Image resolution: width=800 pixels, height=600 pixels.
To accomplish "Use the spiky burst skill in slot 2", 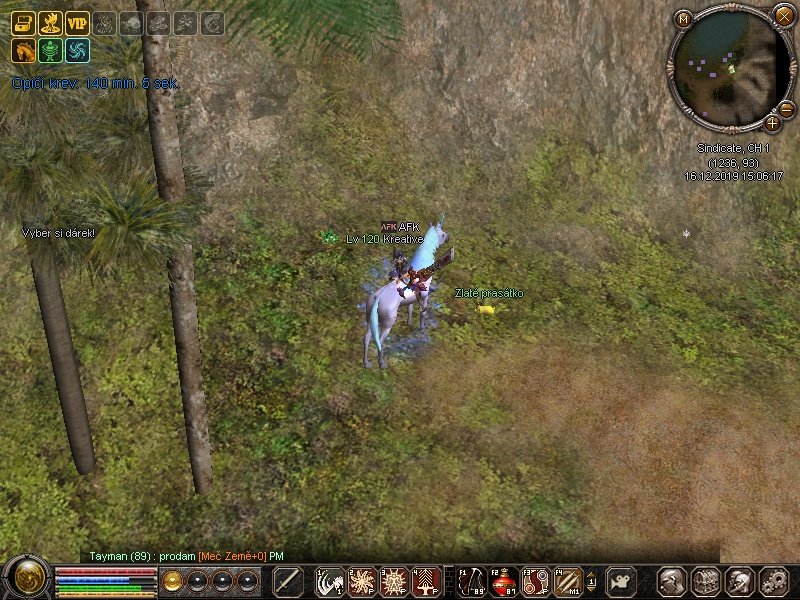I will (362, 581).
